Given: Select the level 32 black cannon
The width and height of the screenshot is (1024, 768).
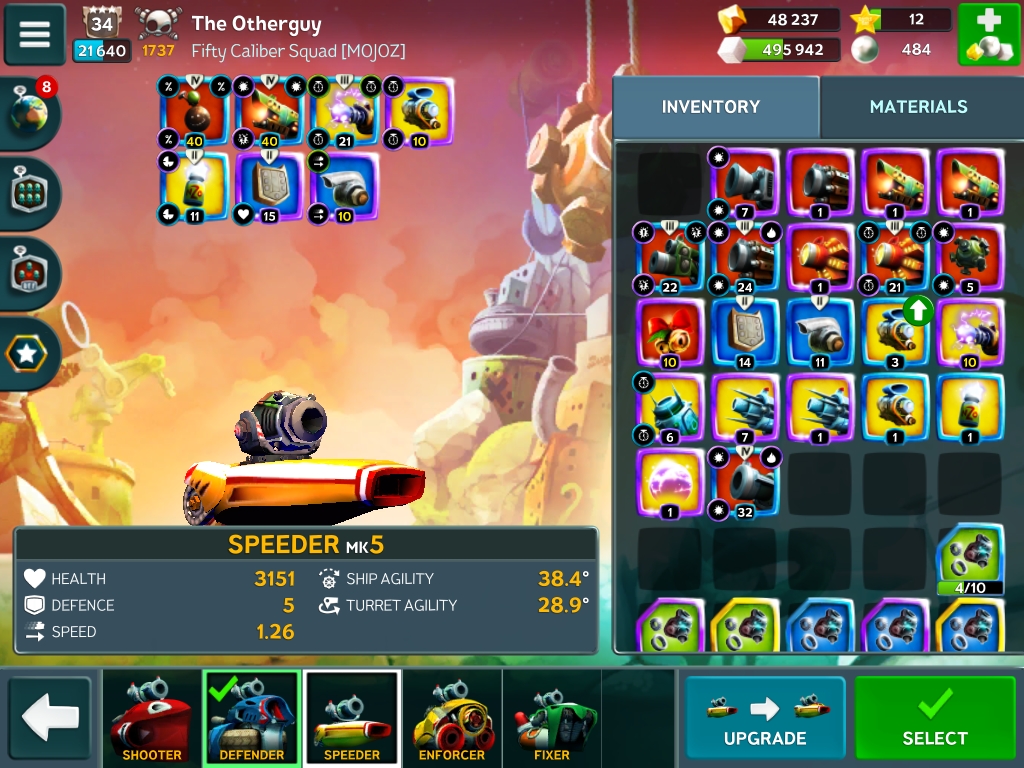Looking at the screenshot, I should pos(745,483).
